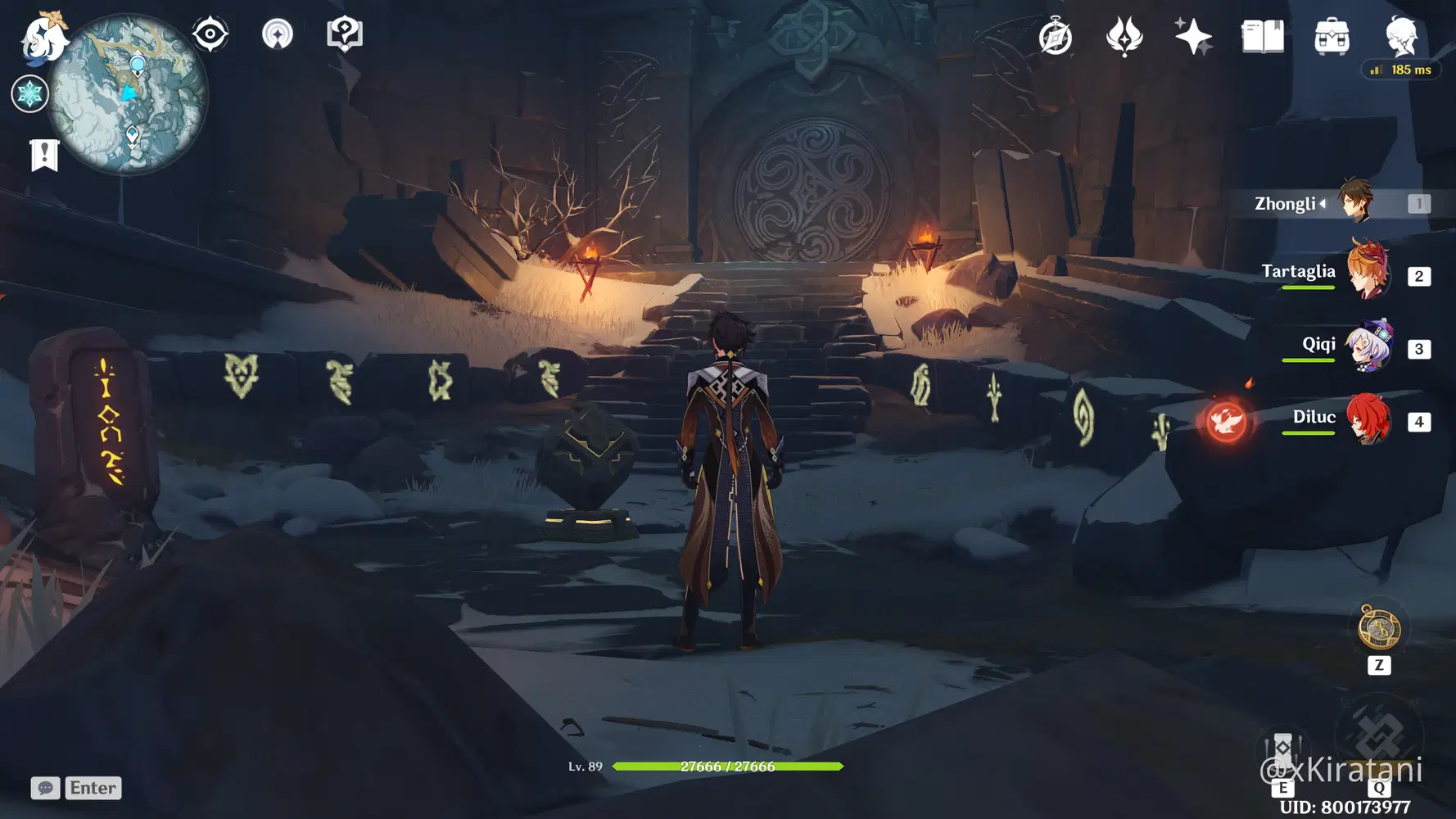Expand the quest banner icon below minimap
This screenshot has height=819, width=1456.
[43, 154]
